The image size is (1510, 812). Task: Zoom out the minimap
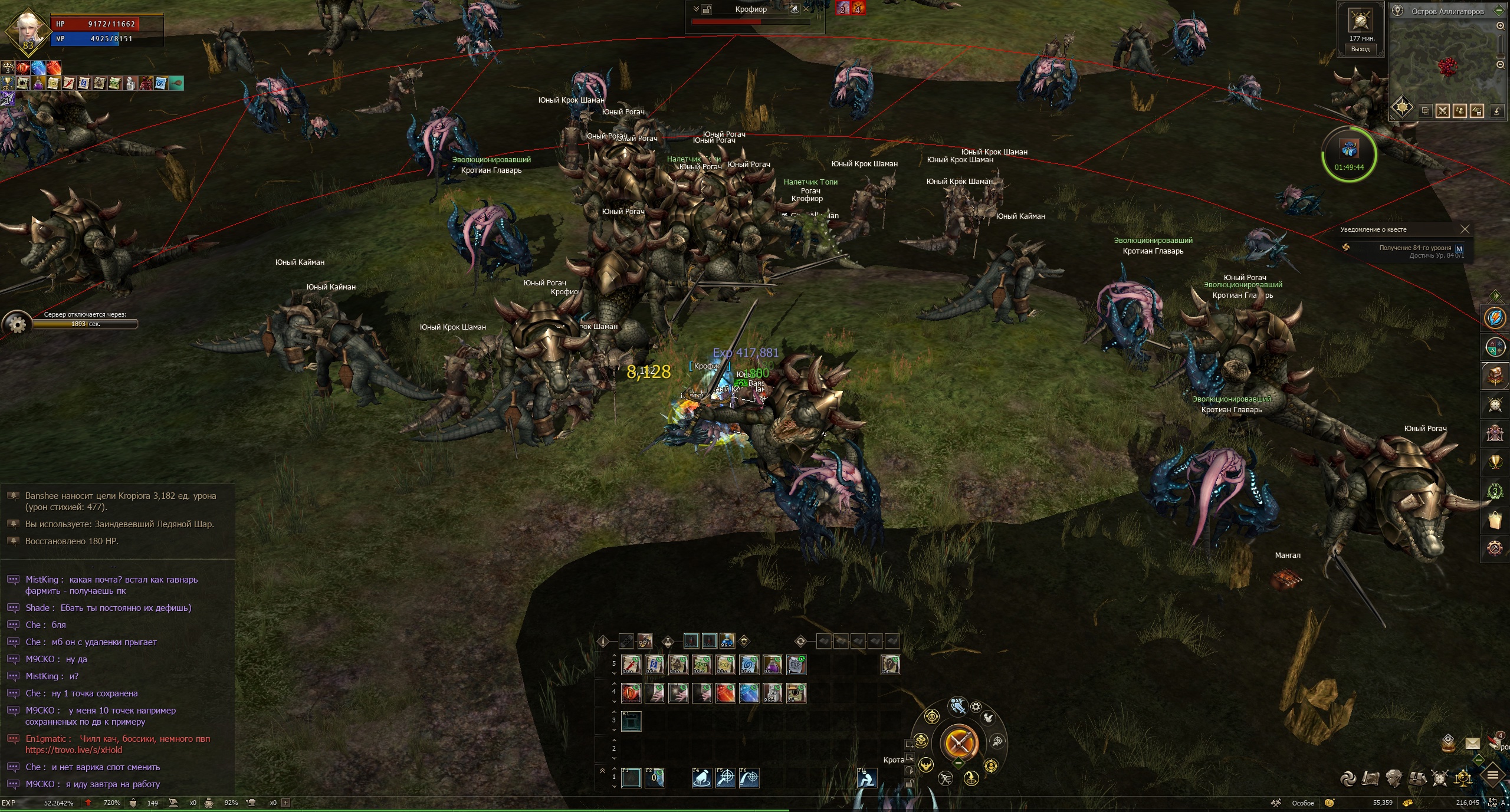coord(1501,65)
